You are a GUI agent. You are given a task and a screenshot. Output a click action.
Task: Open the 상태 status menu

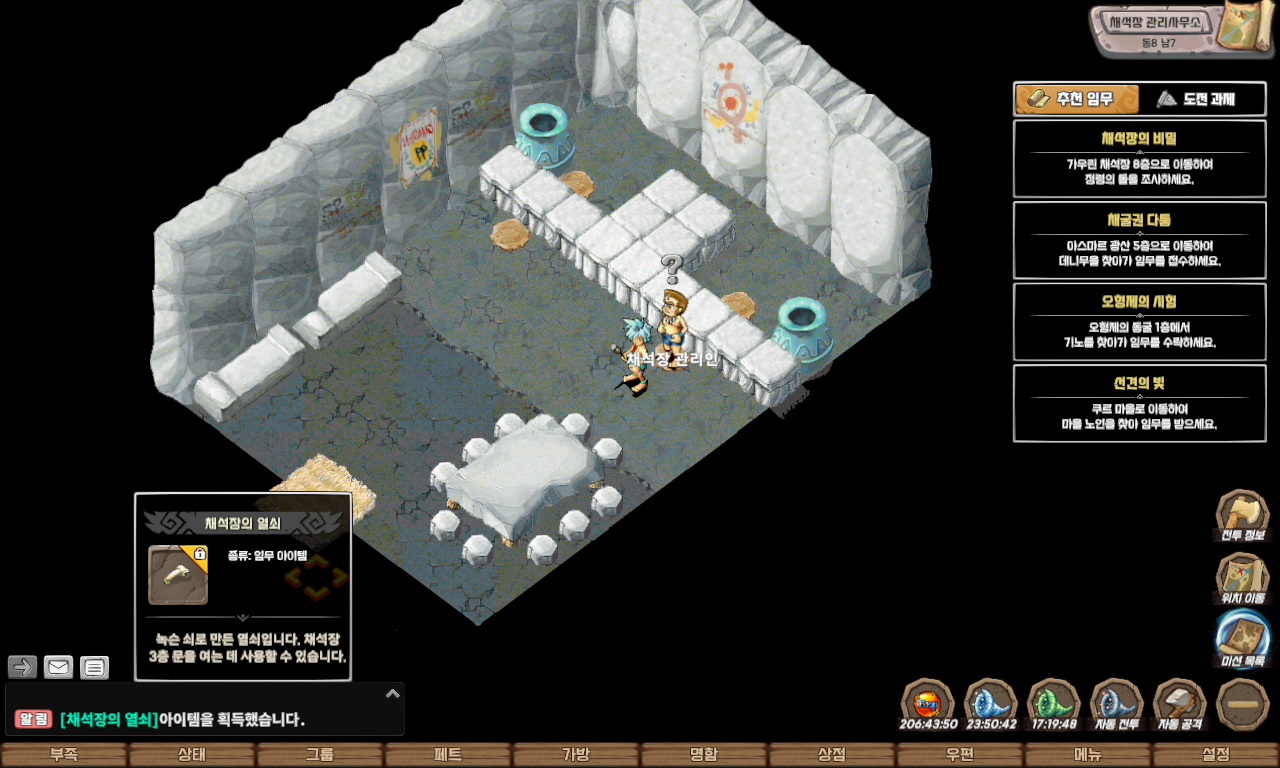tap(192, 755)
